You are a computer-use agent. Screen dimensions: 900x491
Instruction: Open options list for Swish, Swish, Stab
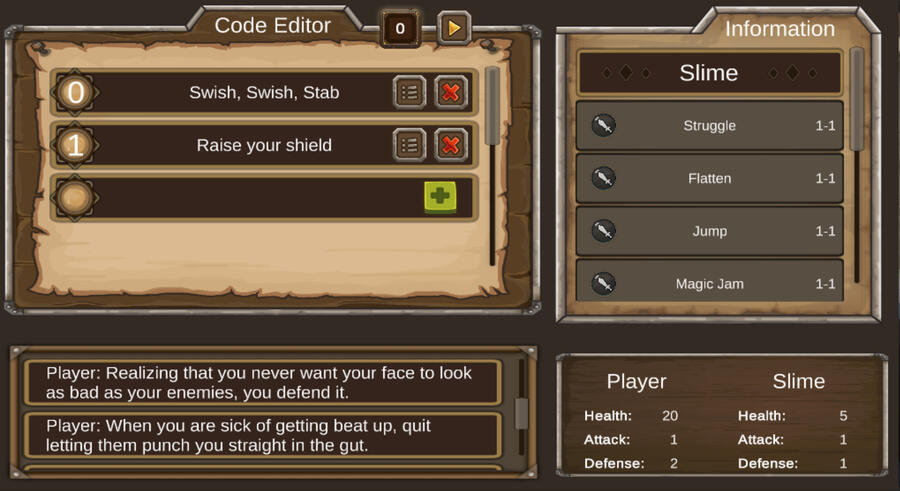408,92
